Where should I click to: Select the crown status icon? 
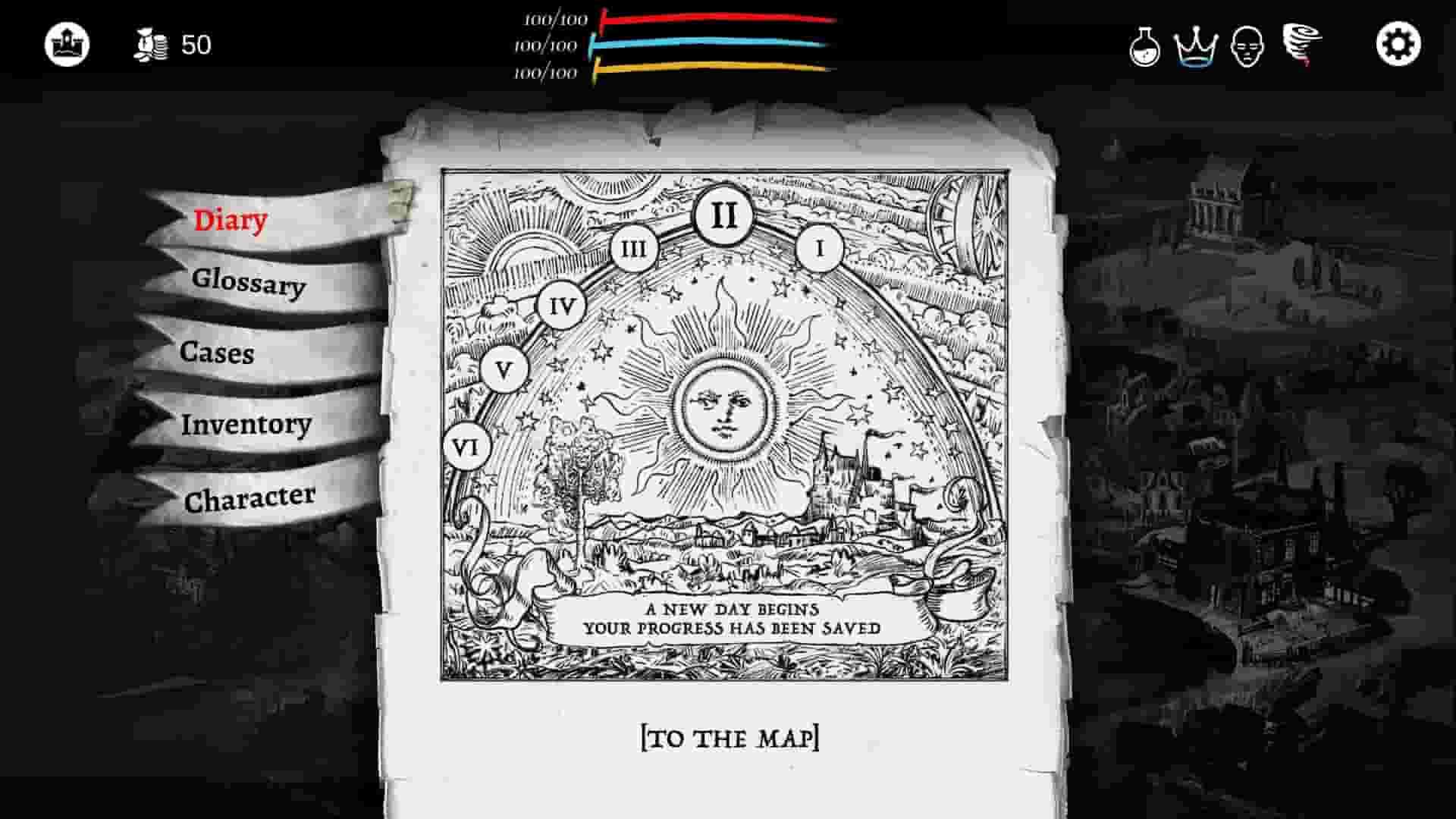1195,47
